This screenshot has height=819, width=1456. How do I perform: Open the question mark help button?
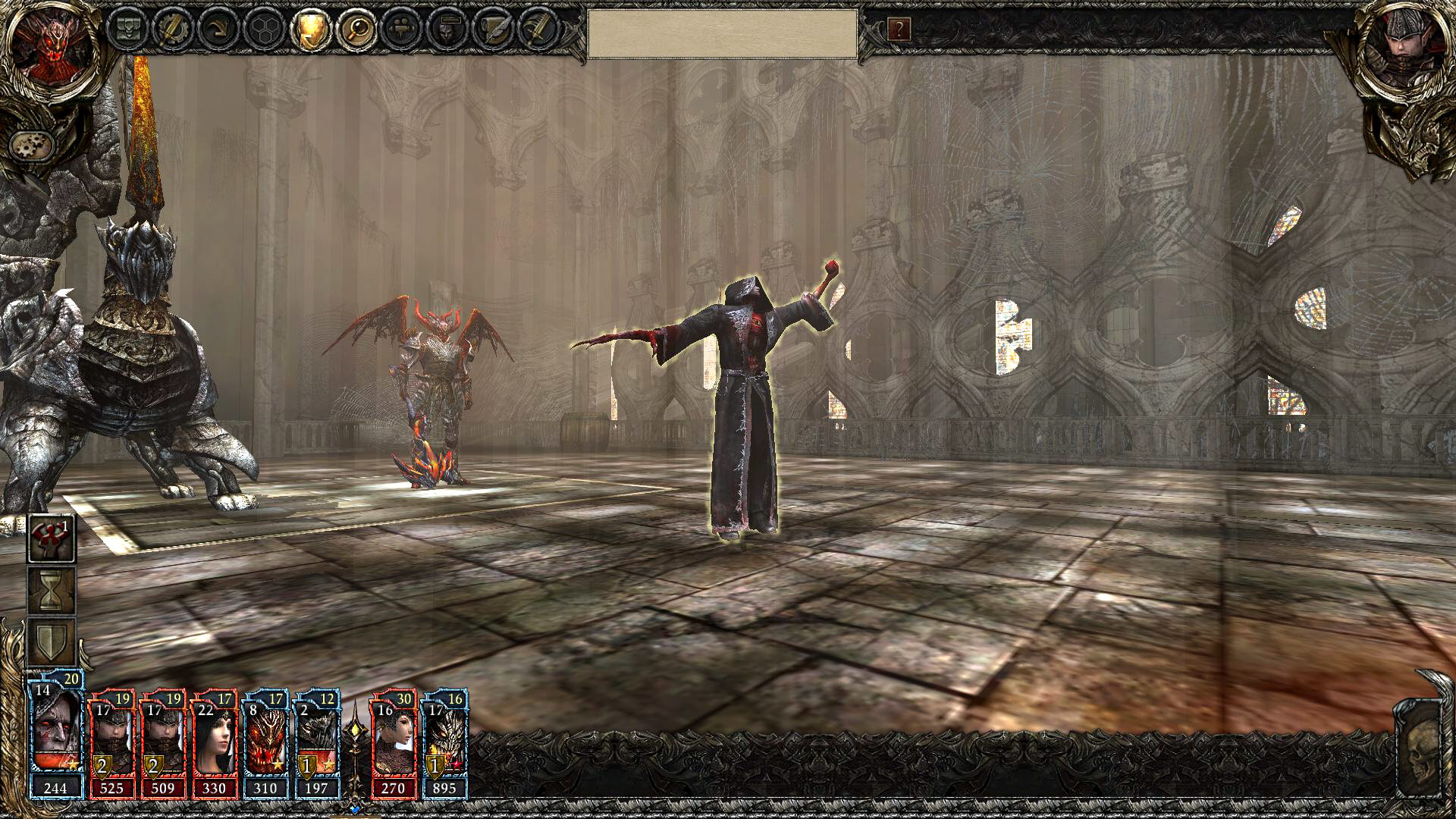click(x=899, y=30)
